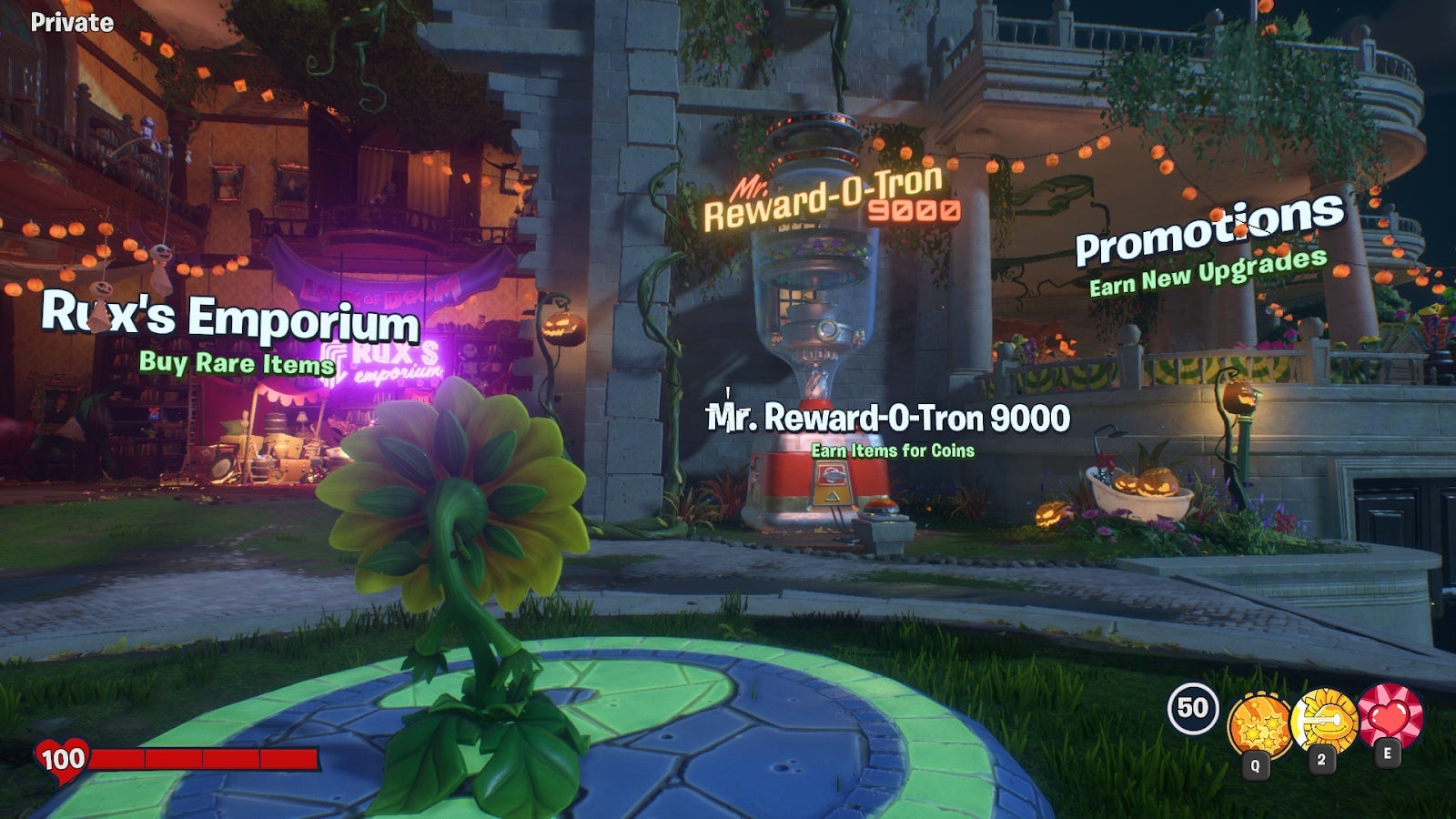Use the Sunbeam sunflower ability icon
The width and height of the screenshot is (1456, 819).
(x=1324, y=720)
